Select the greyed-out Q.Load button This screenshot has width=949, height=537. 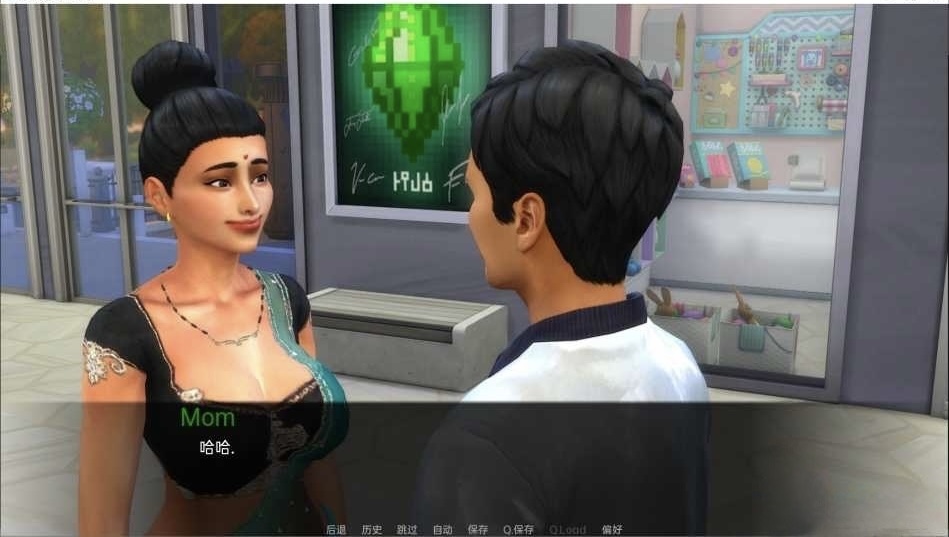coord(567,529)
